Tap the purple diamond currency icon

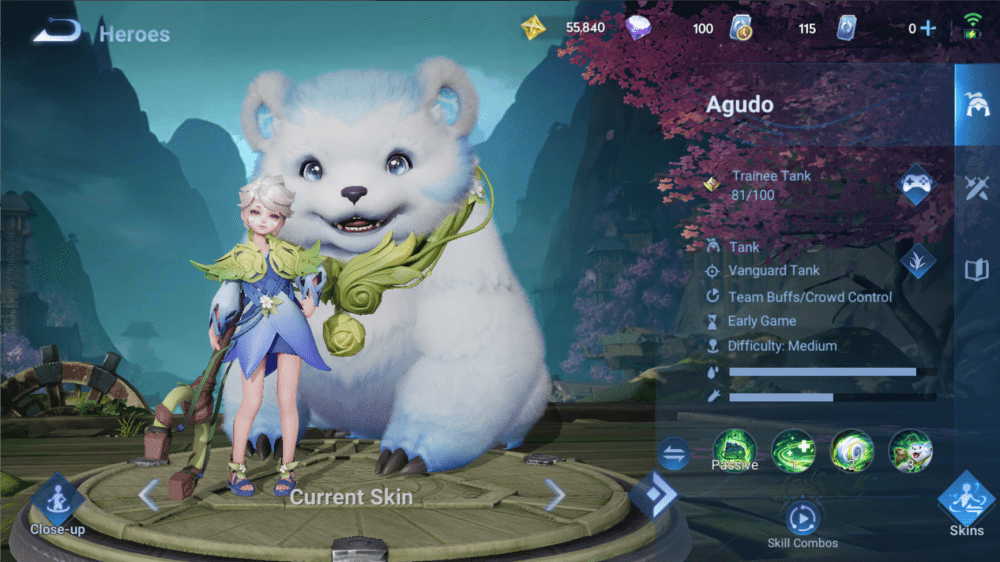pos(639,28)
